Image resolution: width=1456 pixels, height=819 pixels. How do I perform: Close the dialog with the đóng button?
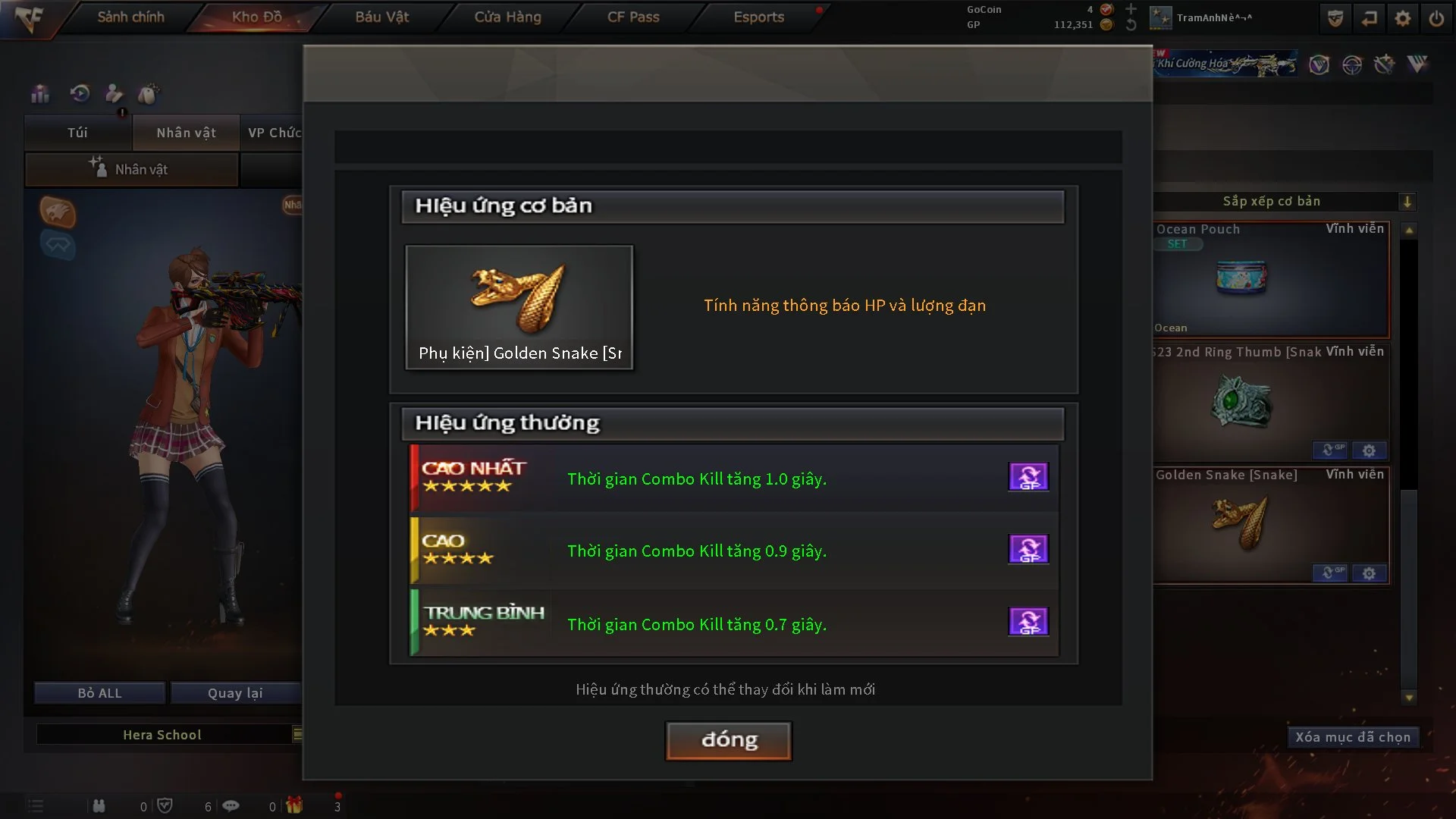[728, 740]
